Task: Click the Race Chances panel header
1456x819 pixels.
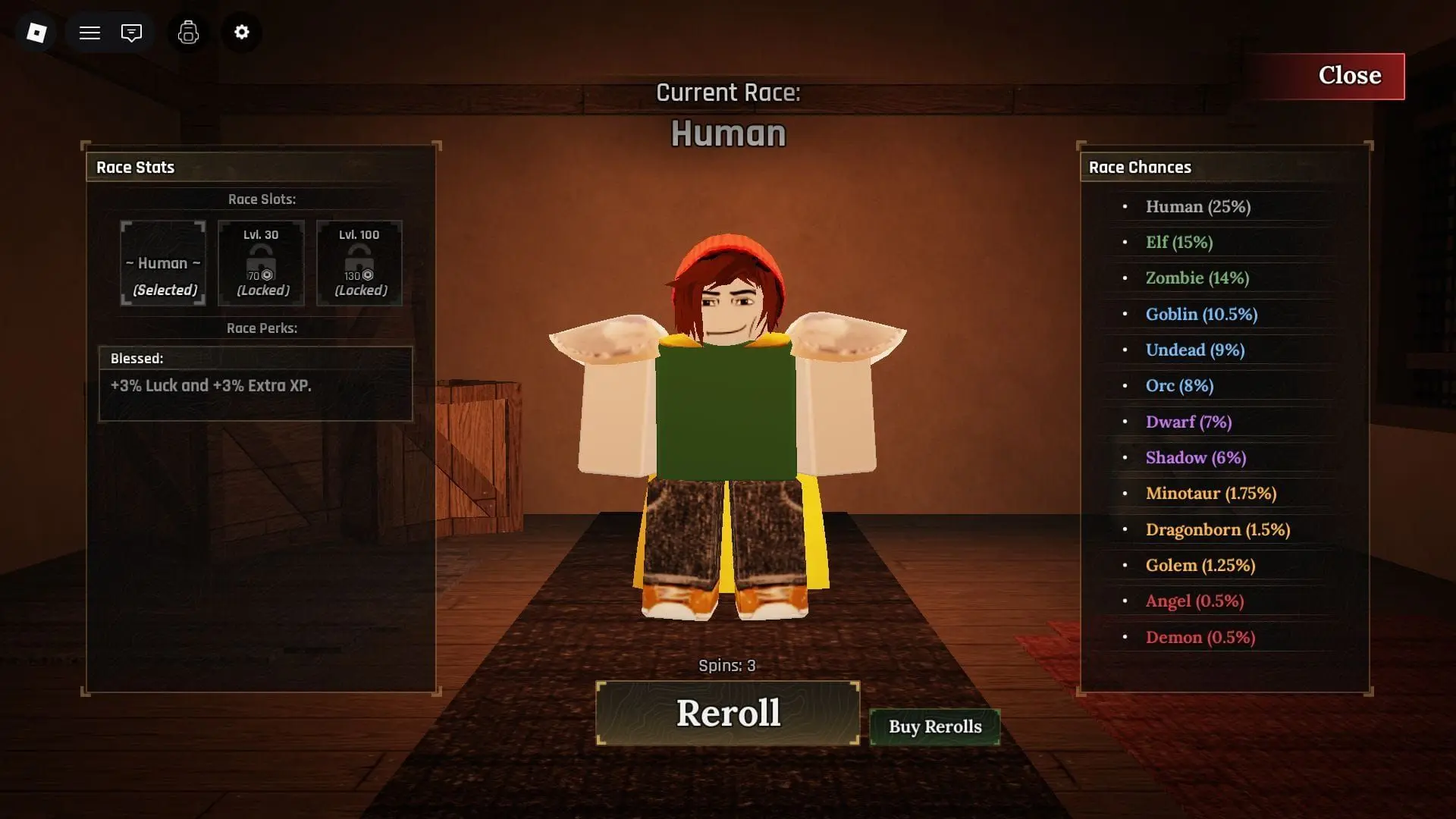Action: coord(1141,167)
